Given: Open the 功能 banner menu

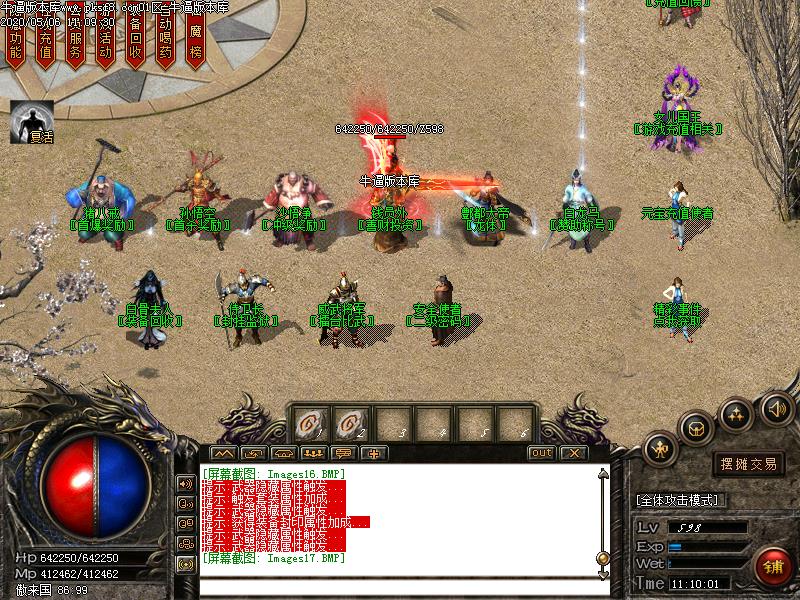Looking at the screenshot, I should [x=15, y=43].
